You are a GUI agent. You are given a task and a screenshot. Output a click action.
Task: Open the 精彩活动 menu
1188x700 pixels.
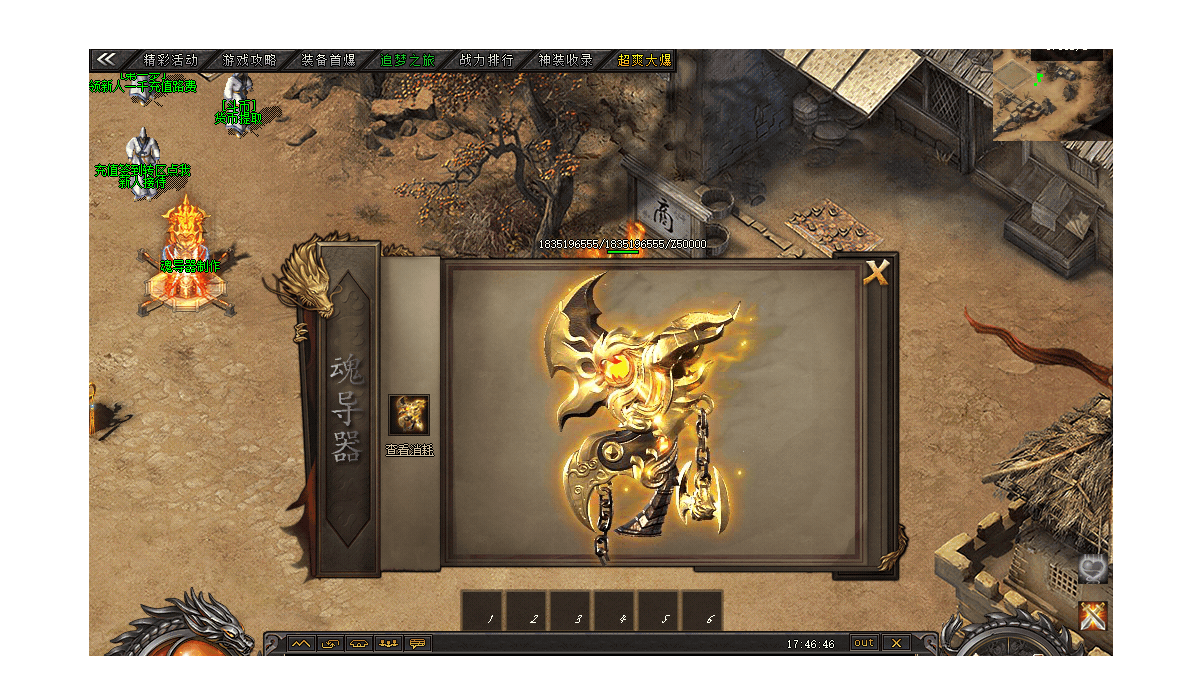click(171, 60)
